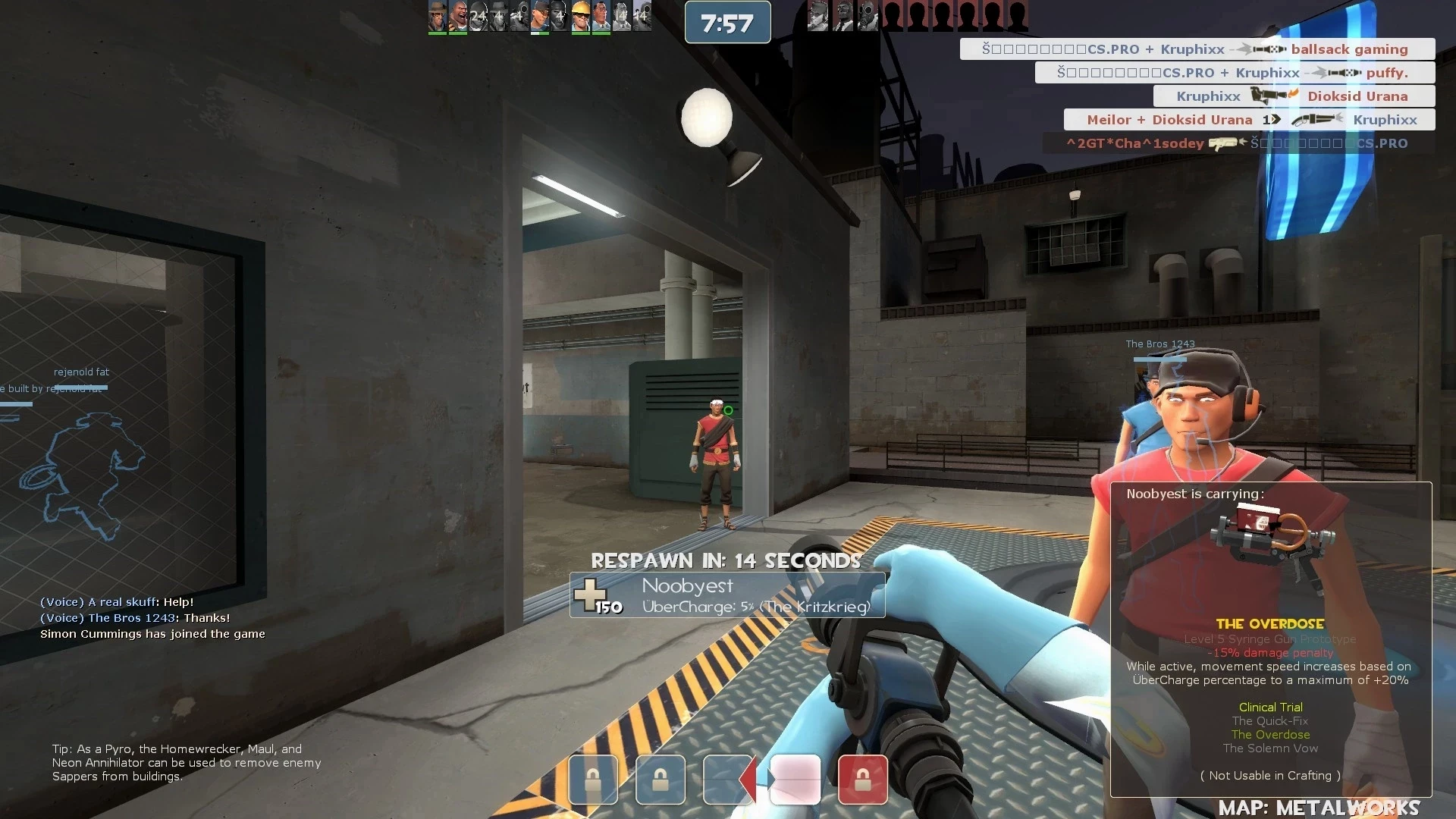Select the locked red control point icon
Image resolution: width=1456 pixels, height=819 pixels.
[x=862, y=779]
